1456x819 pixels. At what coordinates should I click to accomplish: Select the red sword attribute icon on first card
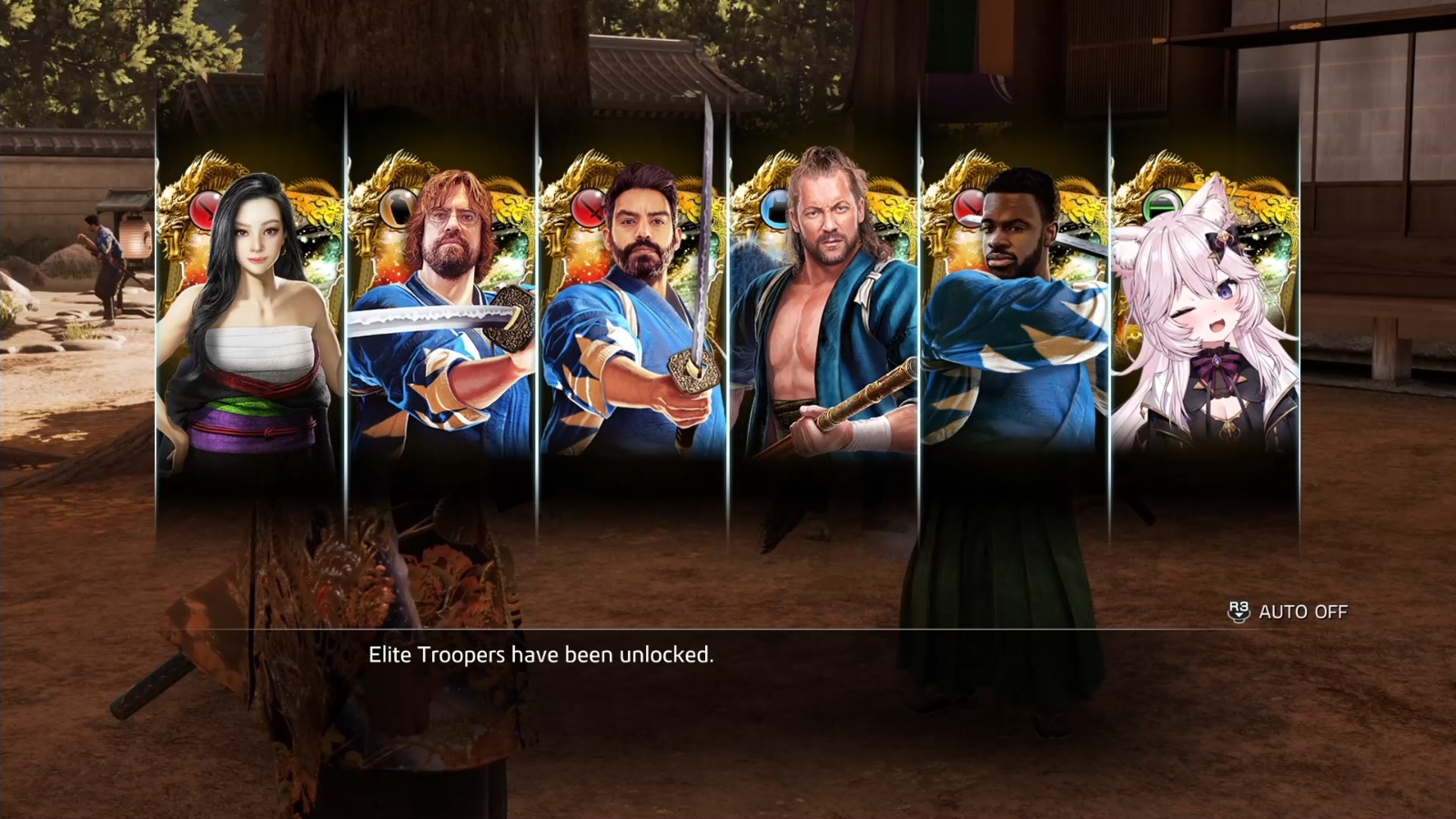[x=205, y=207]
